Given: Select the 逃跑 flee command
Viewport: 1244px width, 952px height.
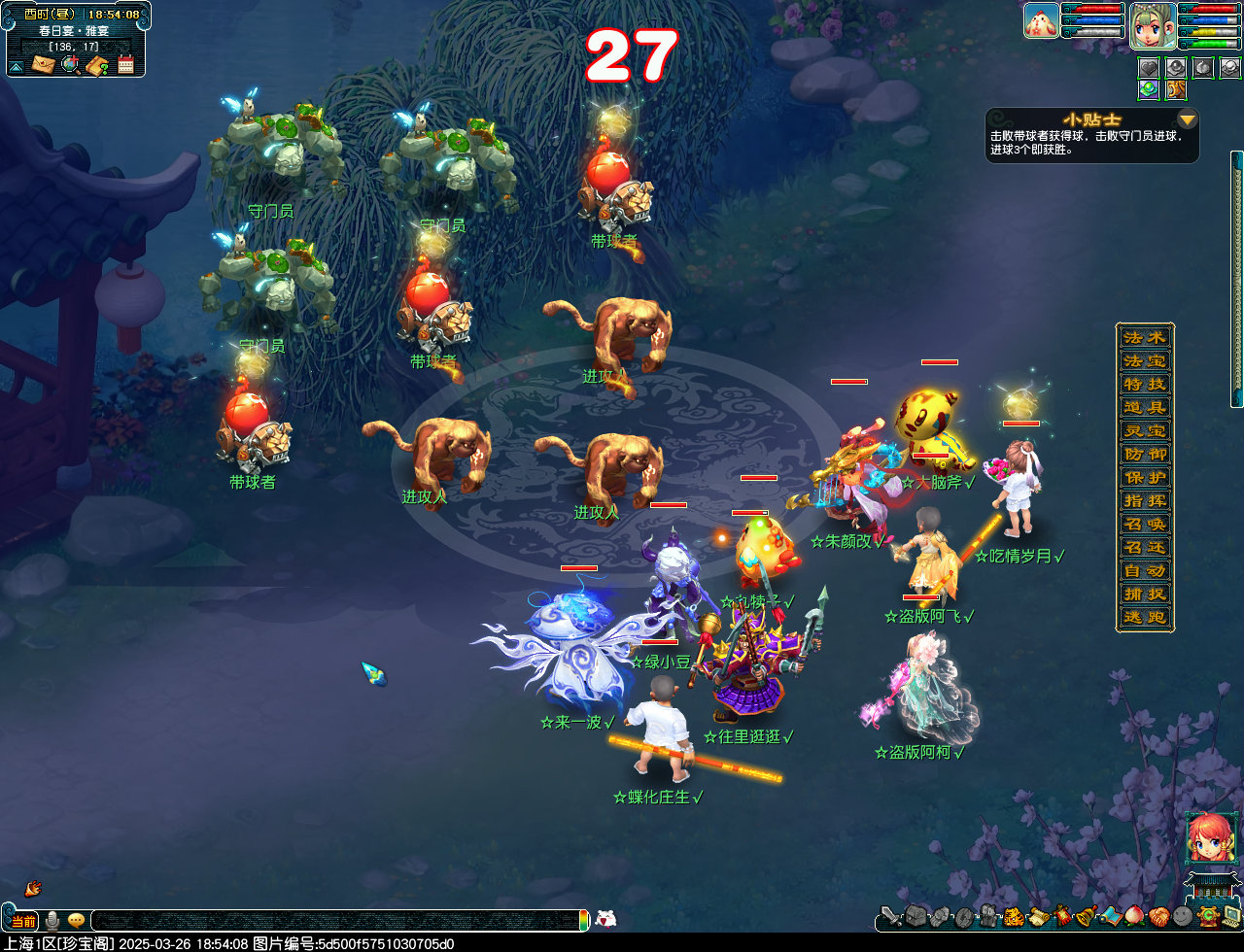Looking at the screenshot, I should tap(1144, 618).
